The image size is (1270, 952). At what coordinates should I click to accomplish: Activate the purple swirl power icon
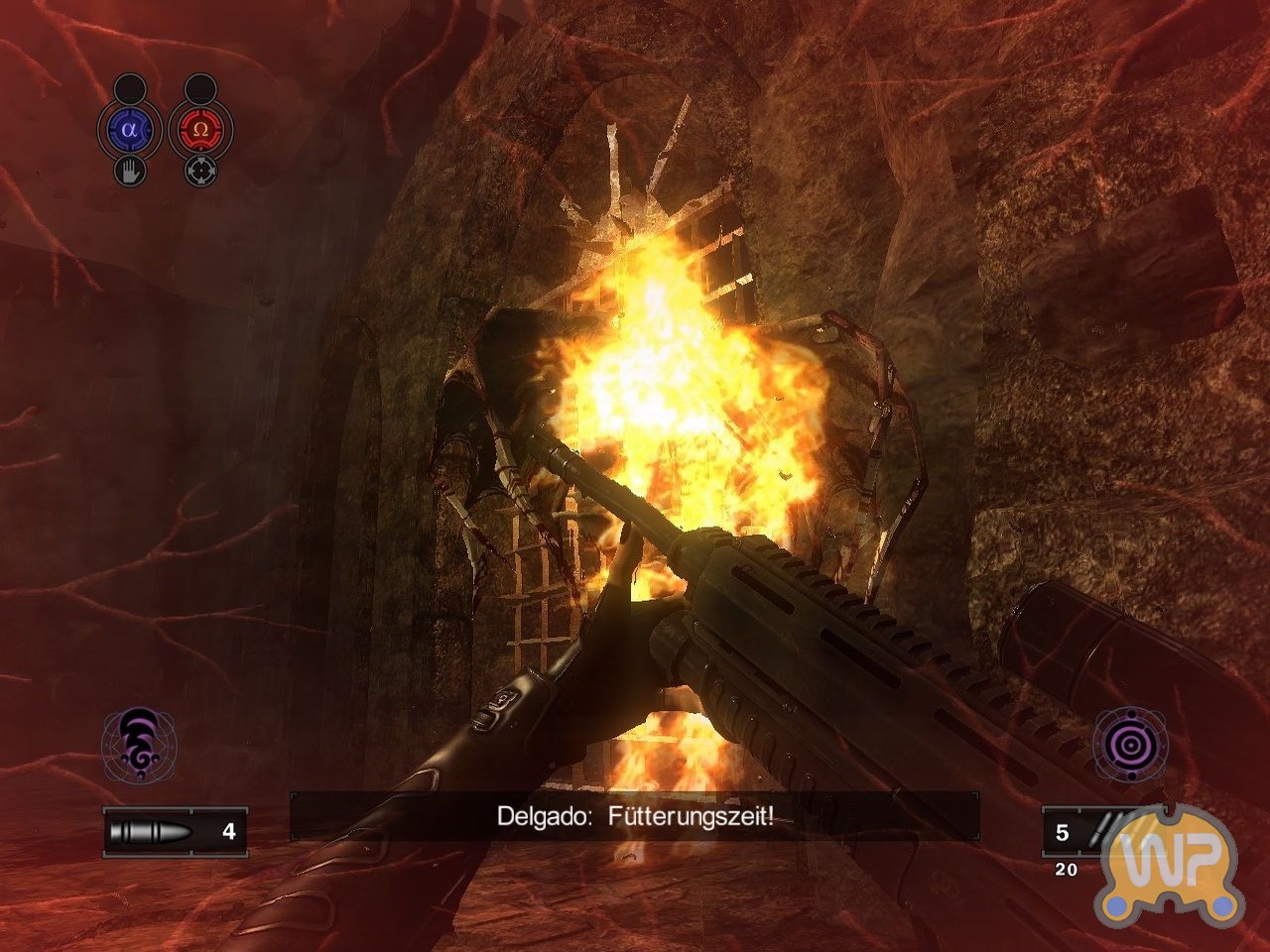tap(139, 743)
